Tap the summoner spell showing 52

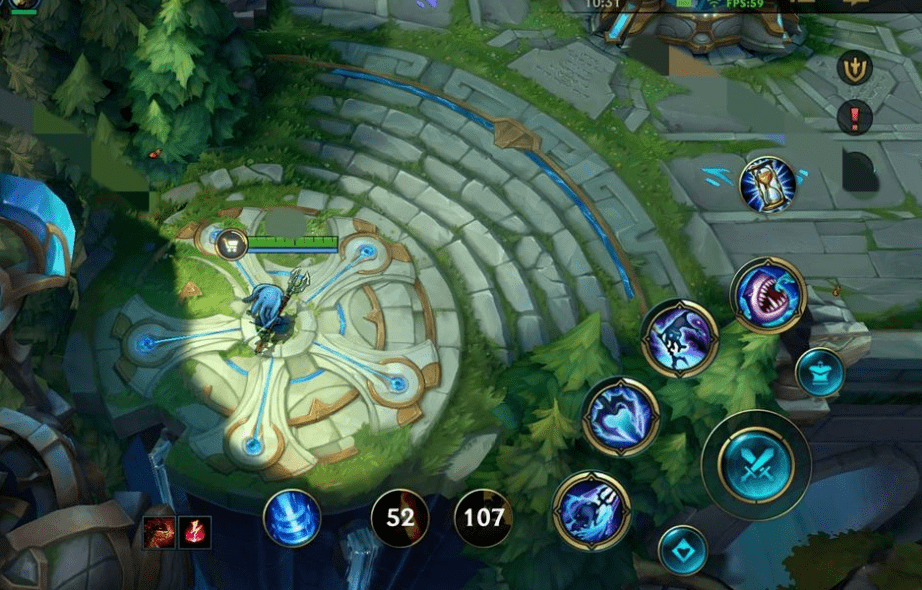click(x=400, y=518)
